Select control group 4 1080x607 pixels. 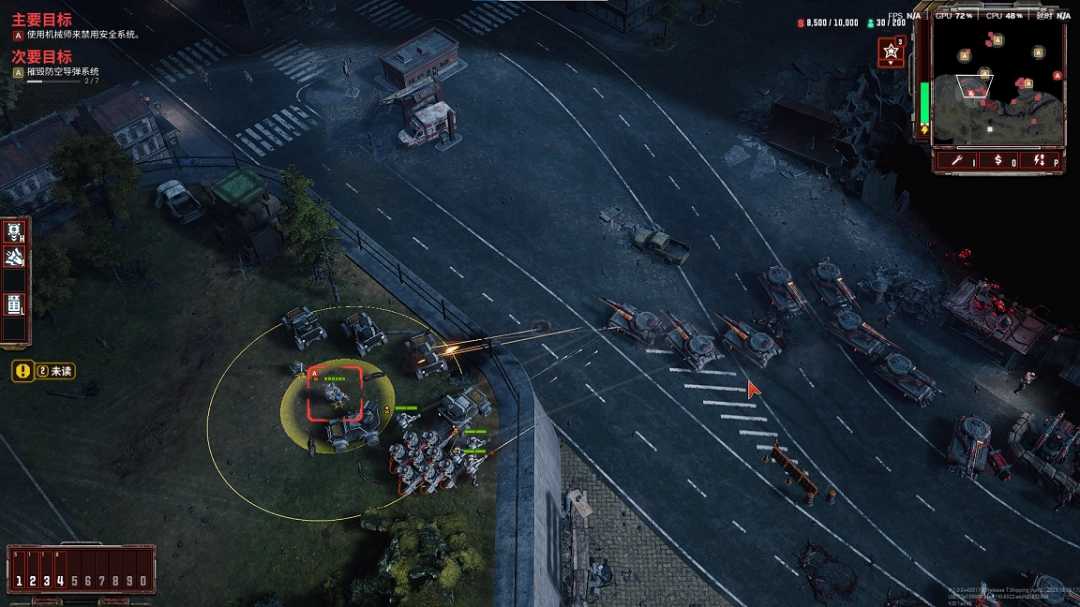click(59, 580)
